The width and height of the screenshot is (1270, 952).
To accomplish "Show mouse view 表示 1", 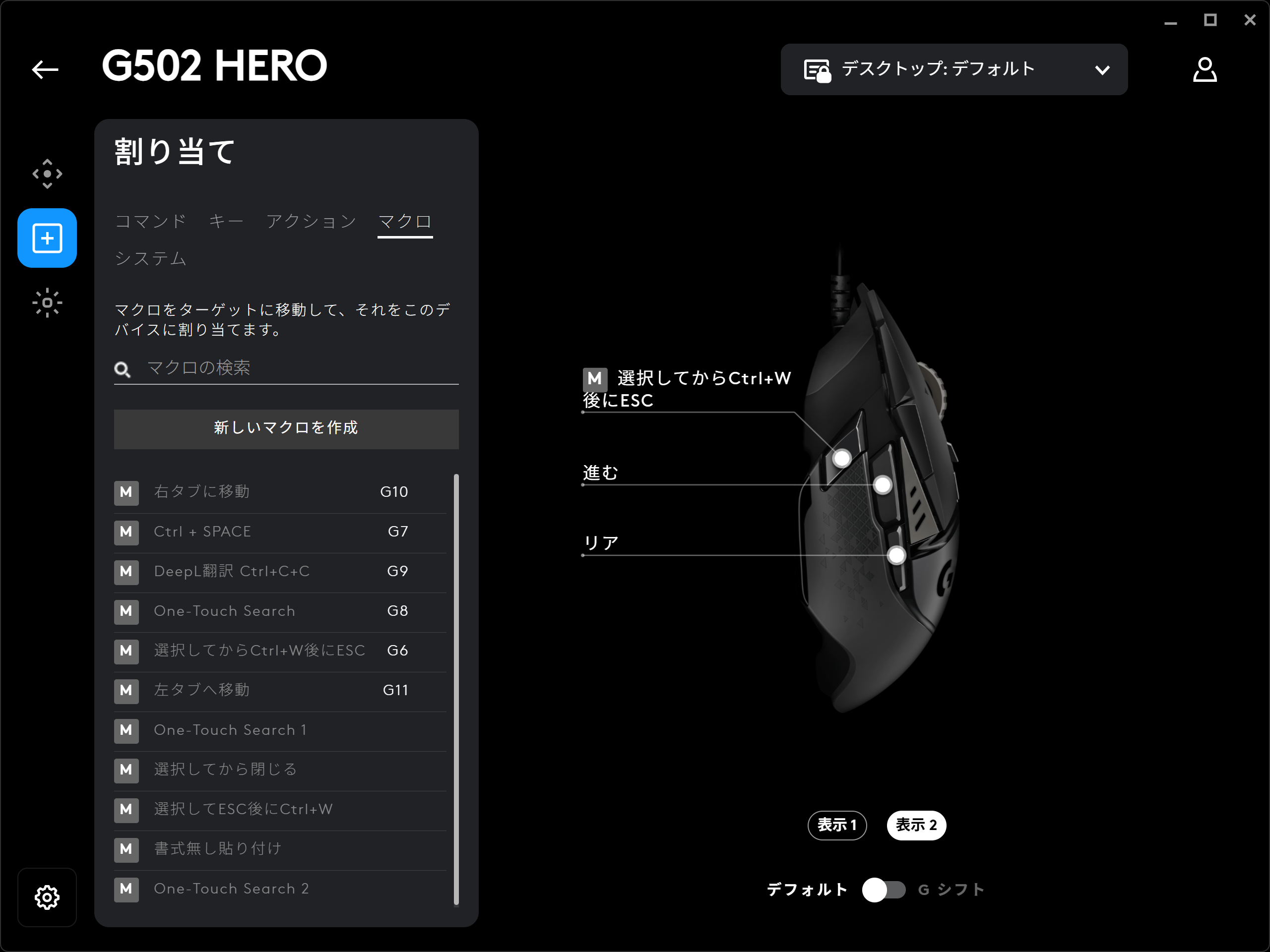I will (x=836, y=825).
